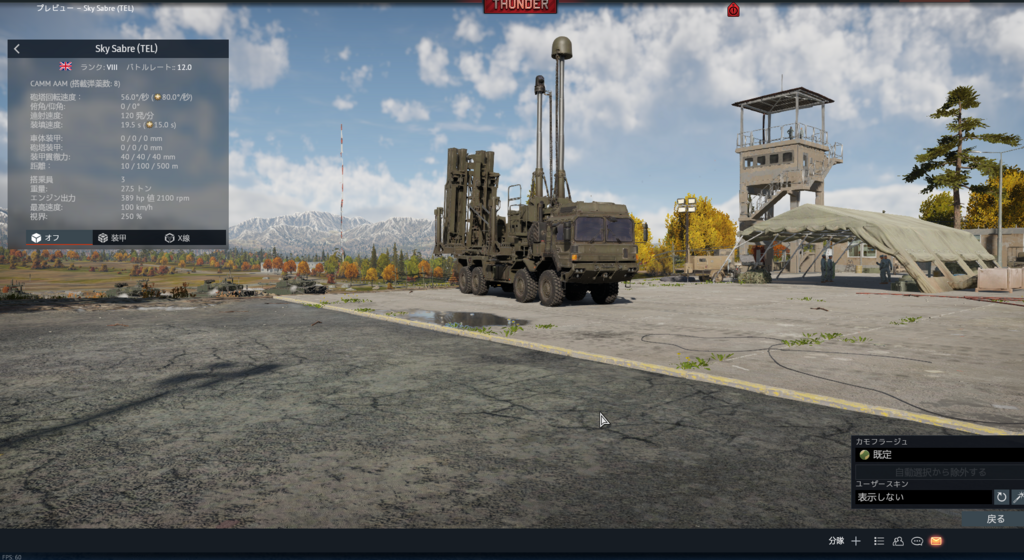Refresh the user skin list
Image resolution: width=1024 pixels, height=560 pixels.
1001,497
